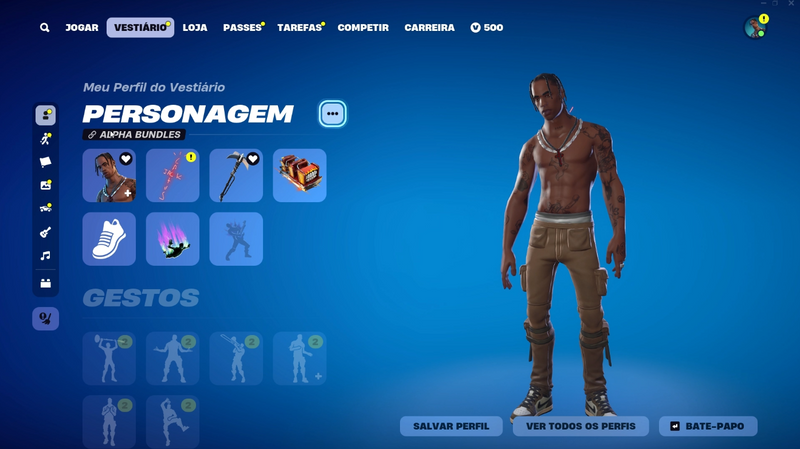Select the Travis Scott outfit slot
The width and height of the screenshot is (800, 449).
click(109, 176)
